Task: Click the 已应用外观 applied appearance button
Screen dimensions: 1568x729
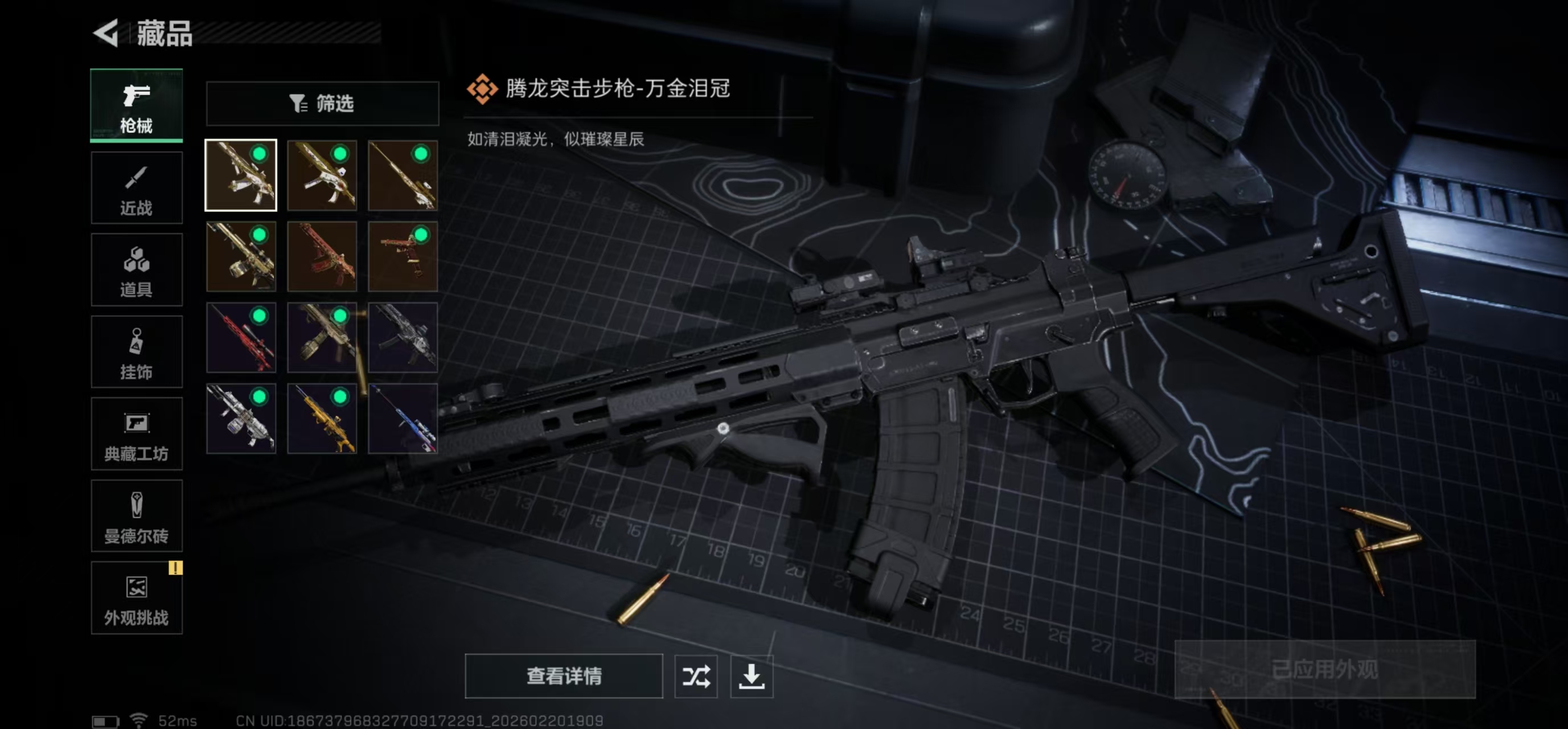Action: 1325,670
